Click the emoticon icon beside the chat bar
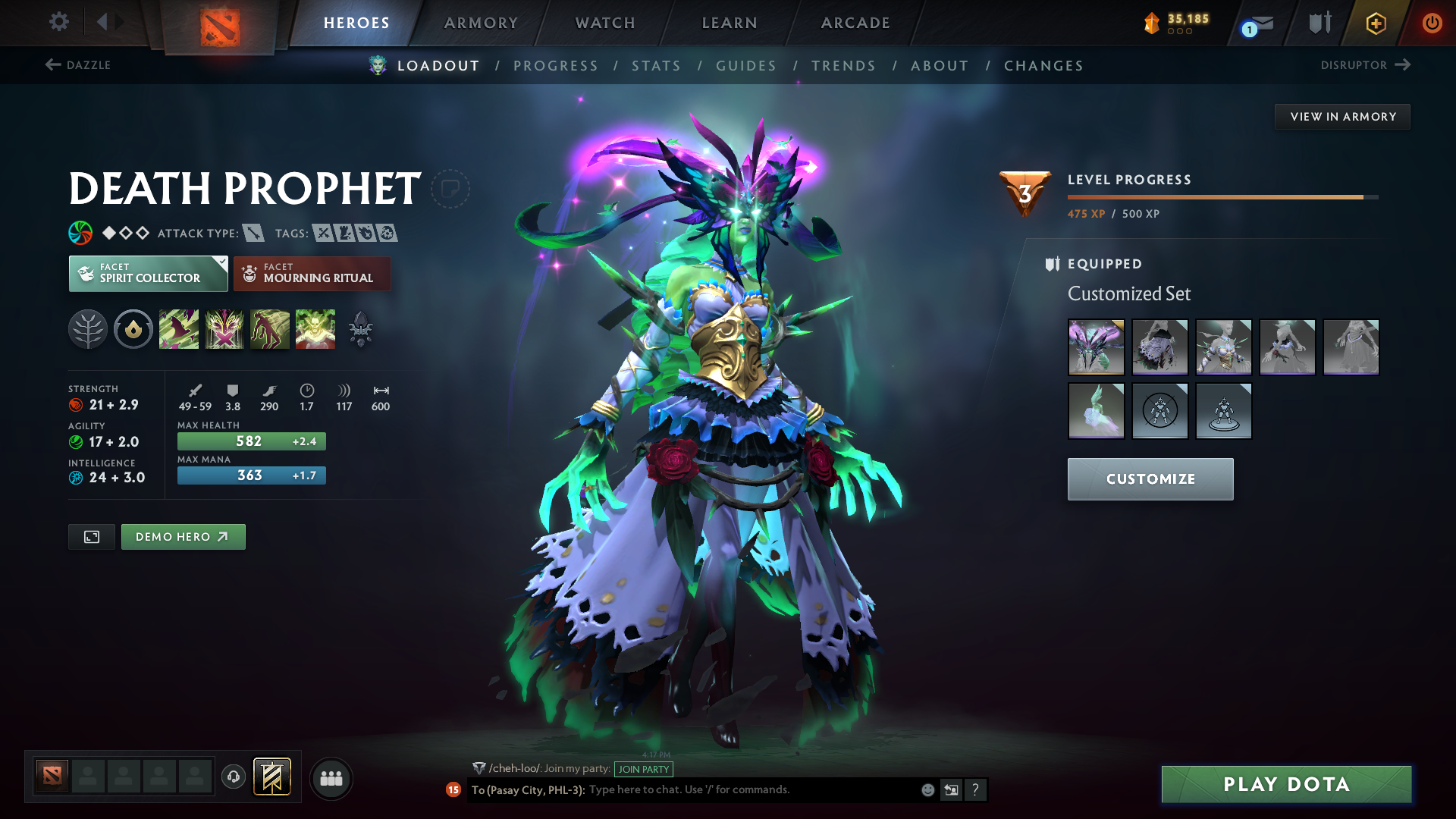1456x819 pixels. coord(927,789)
